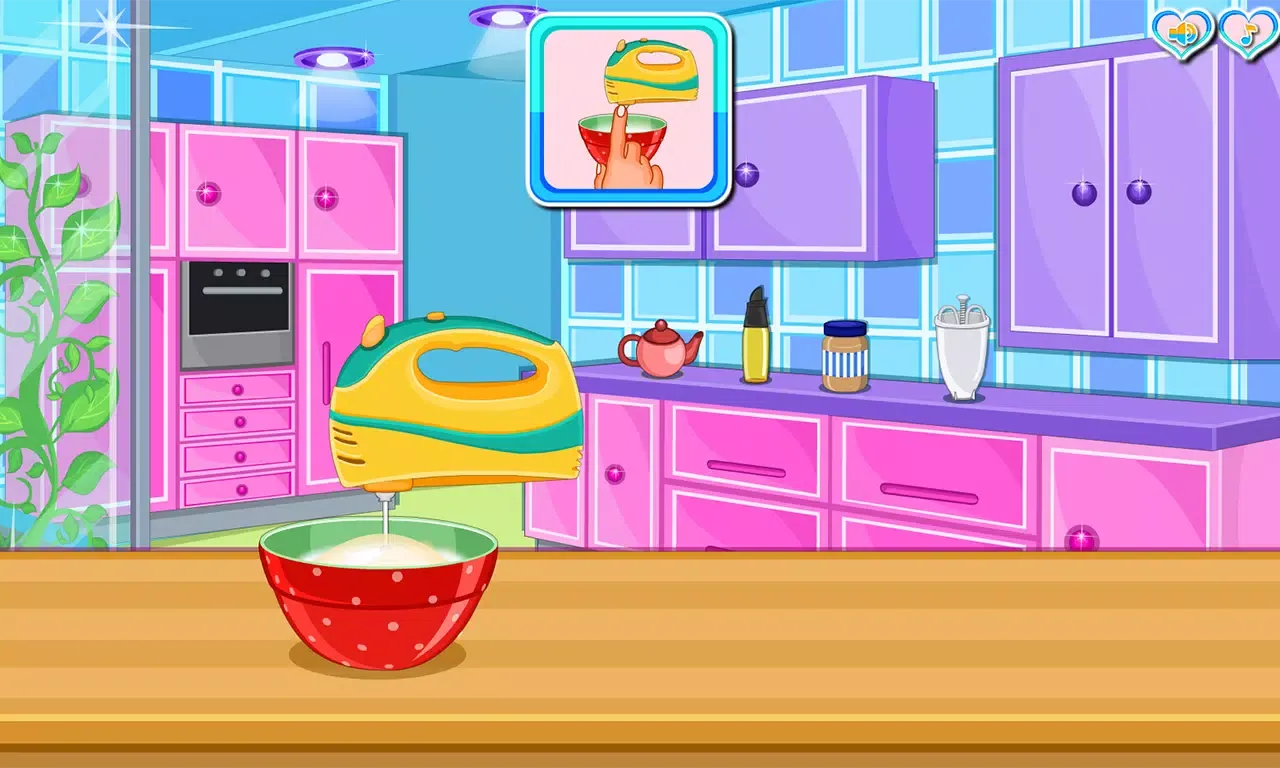The height and width of the screenshot is (768, 1280).
Task: Select the pink teapot on the counter
Action: [660, 350]
